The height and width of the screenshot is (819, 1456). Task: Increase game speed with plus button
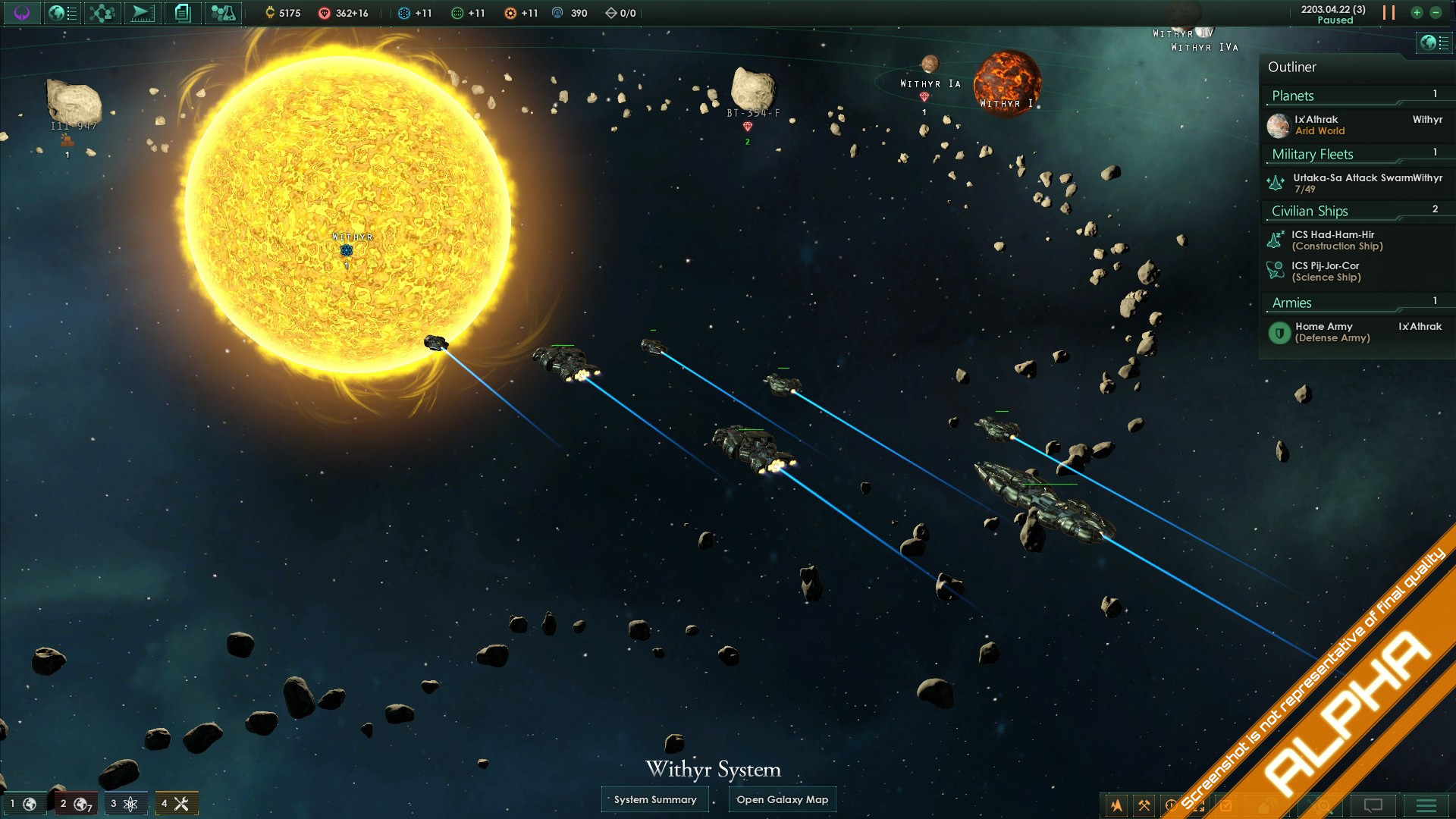tap(1417, 13)
